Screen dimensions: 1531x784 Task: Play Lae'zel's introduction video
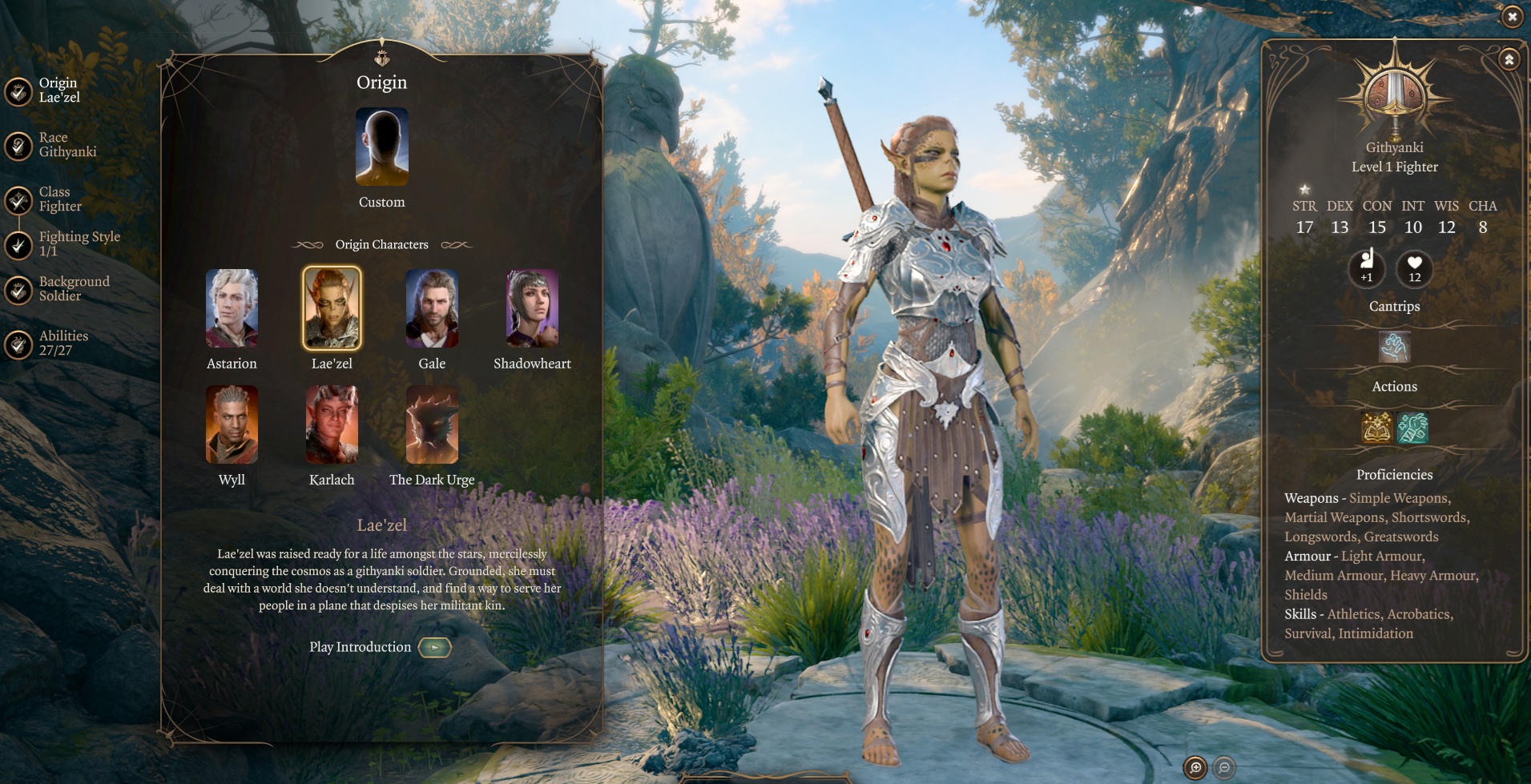pos(435,647)
